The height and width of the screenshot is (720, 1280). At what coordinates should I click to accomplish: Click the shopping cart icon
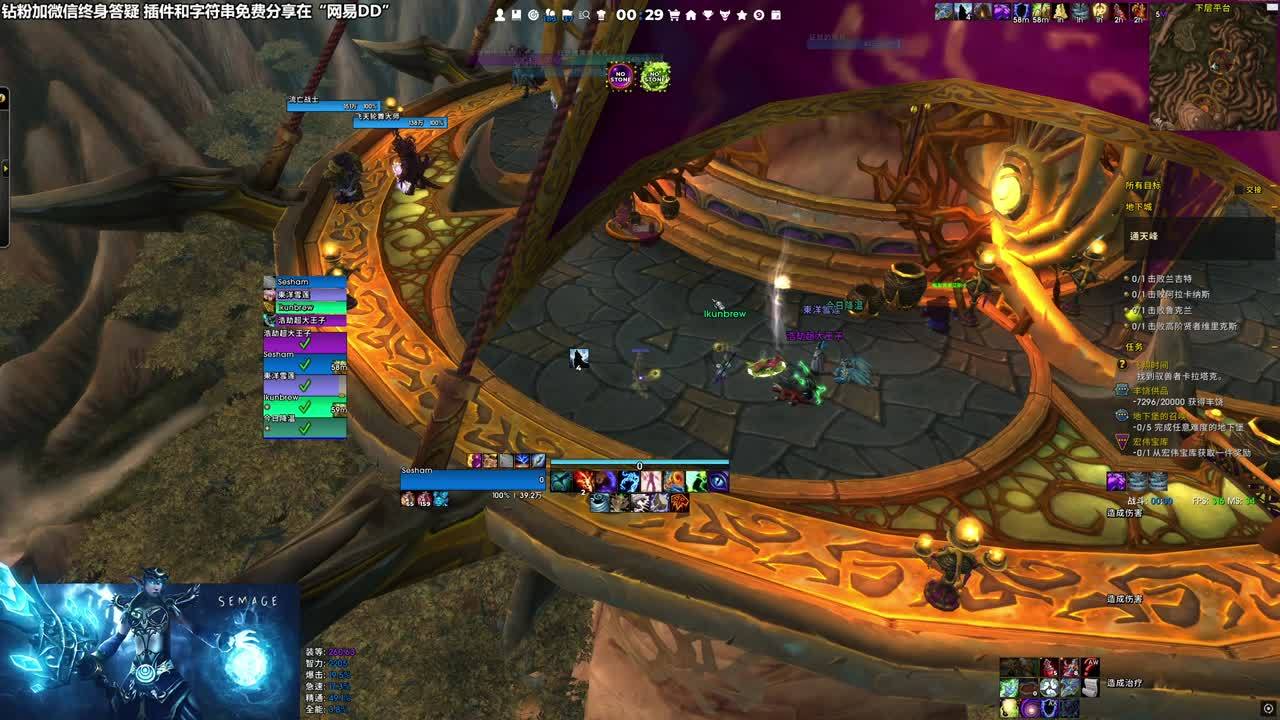click(x=674, y=15)
